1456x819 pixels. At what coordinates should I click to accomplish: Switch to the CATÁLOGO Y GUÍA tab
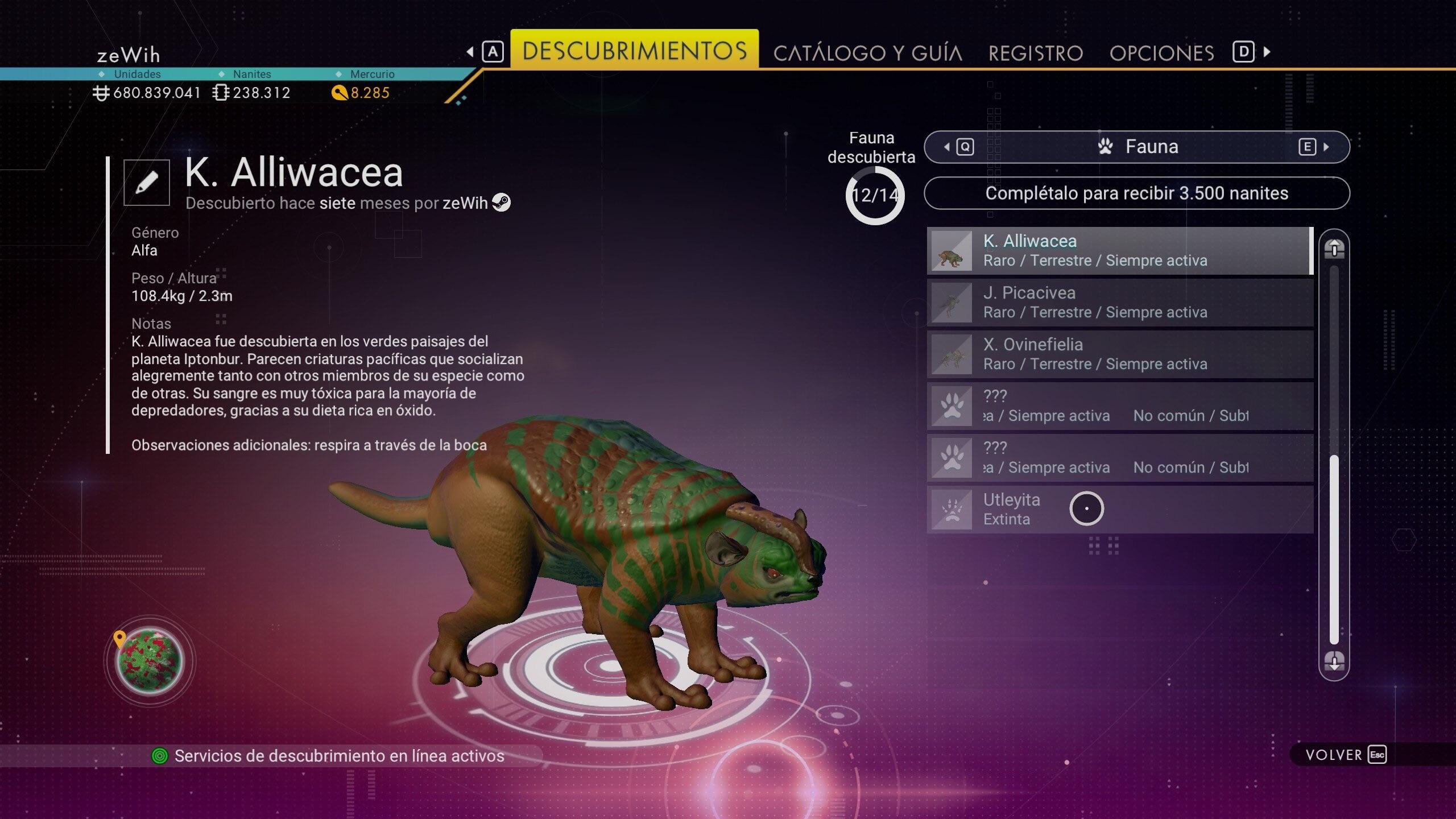pos(869,52)
